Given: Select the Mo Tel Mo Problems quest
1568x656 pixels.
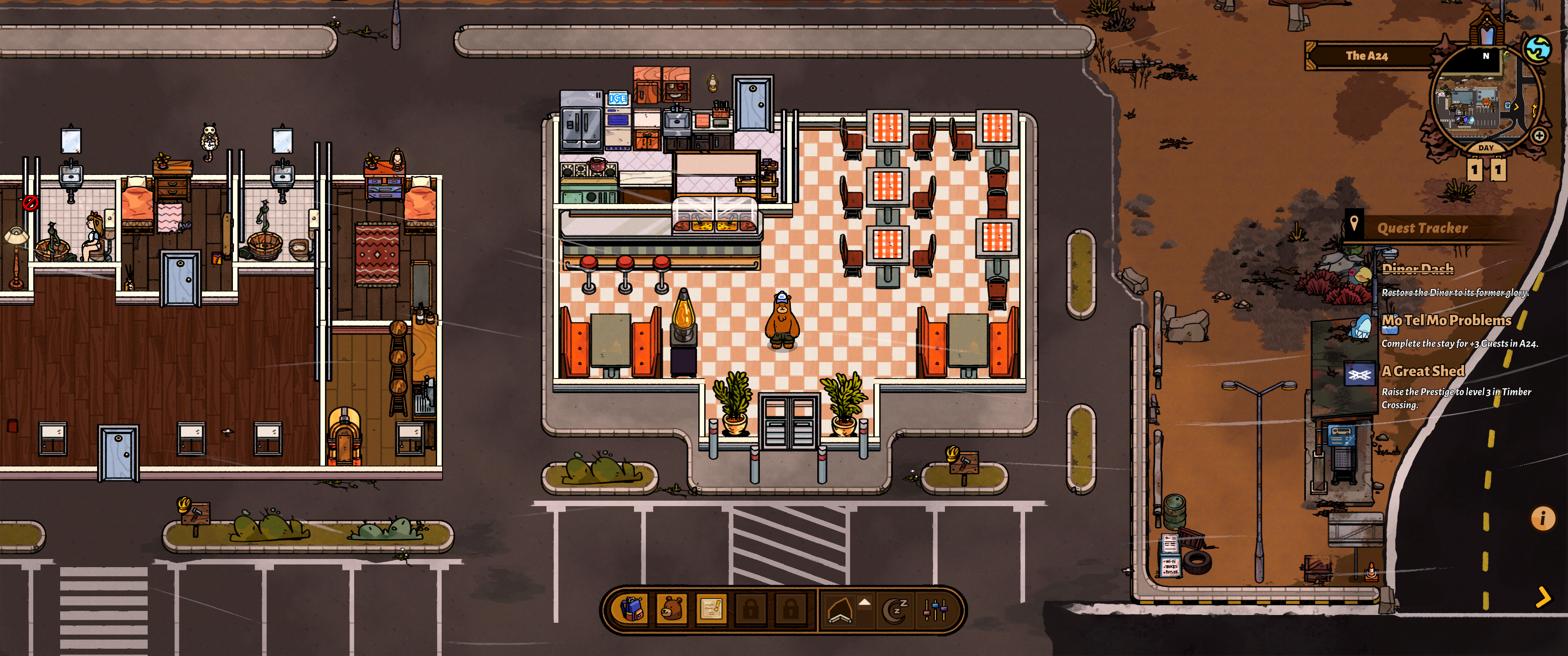Looking at the screenshot, I should coord(1446,321).
